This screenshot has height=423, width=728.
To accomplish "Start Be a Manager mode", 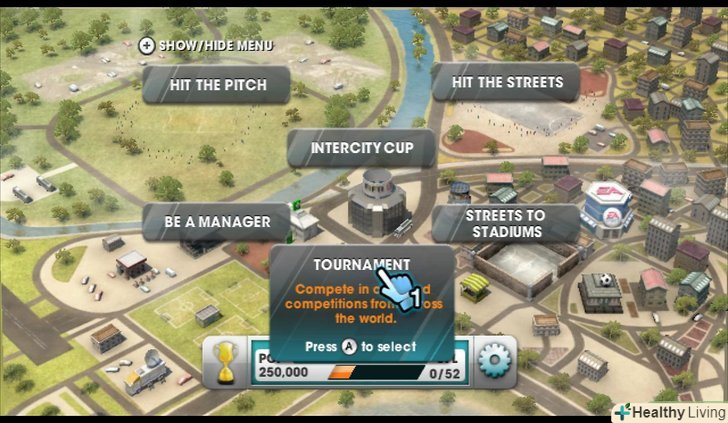I will 217,221.
